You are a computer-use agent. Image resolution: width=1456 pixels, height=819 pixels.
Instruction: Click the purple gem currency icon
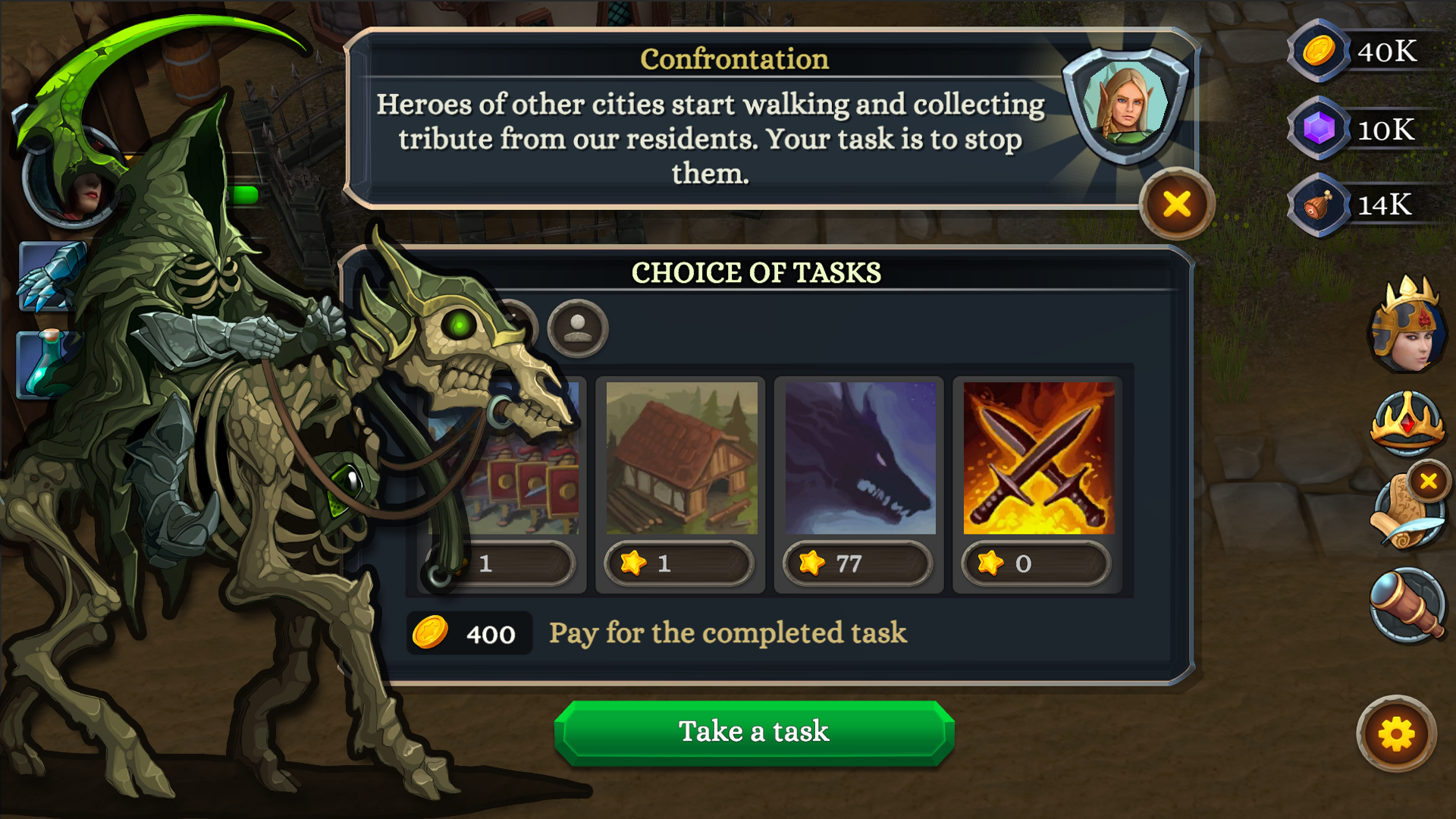point(1317,129)
